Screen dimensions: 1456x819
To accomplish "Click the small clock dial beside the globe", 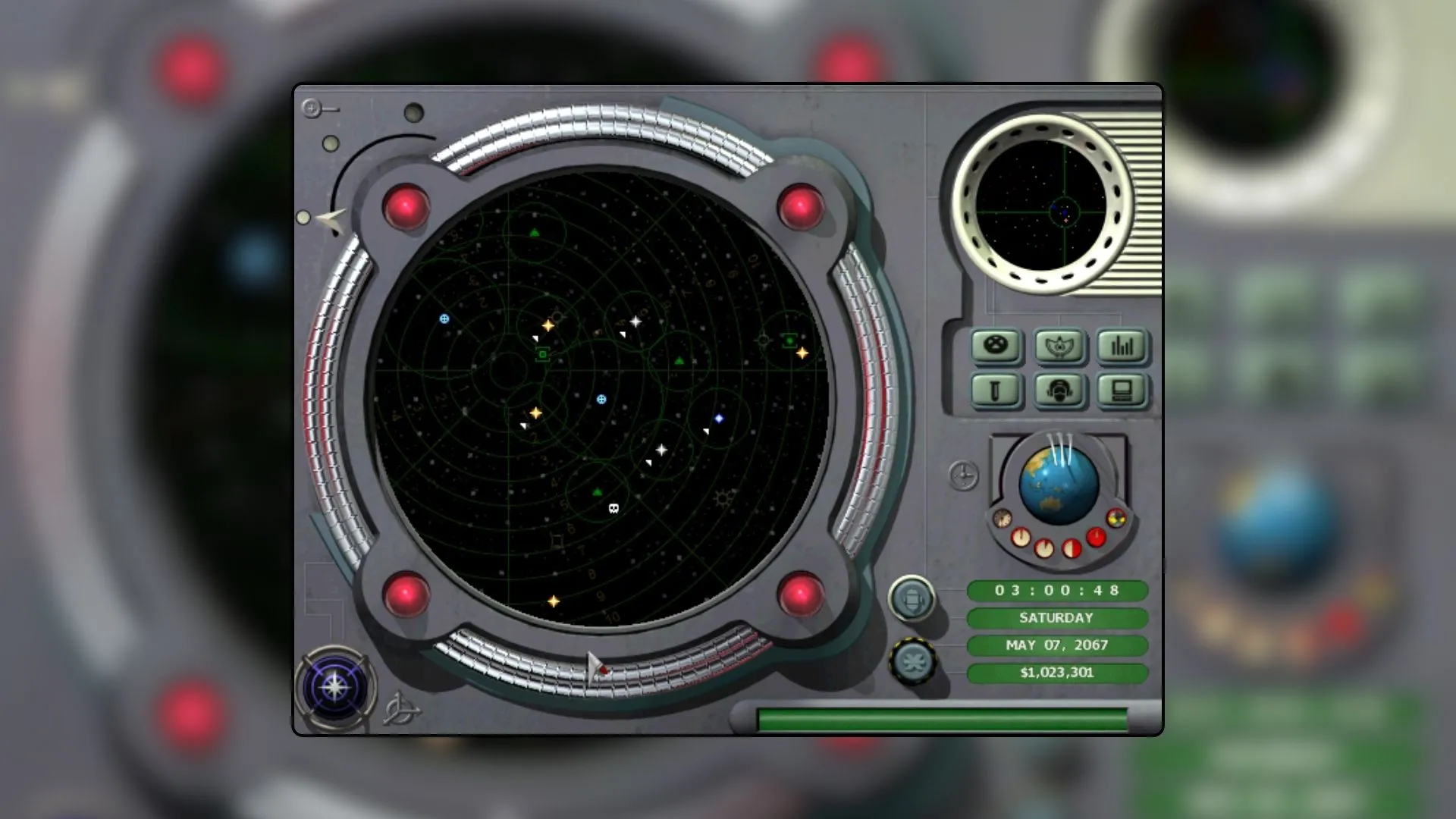I will [x=965, y=475].
